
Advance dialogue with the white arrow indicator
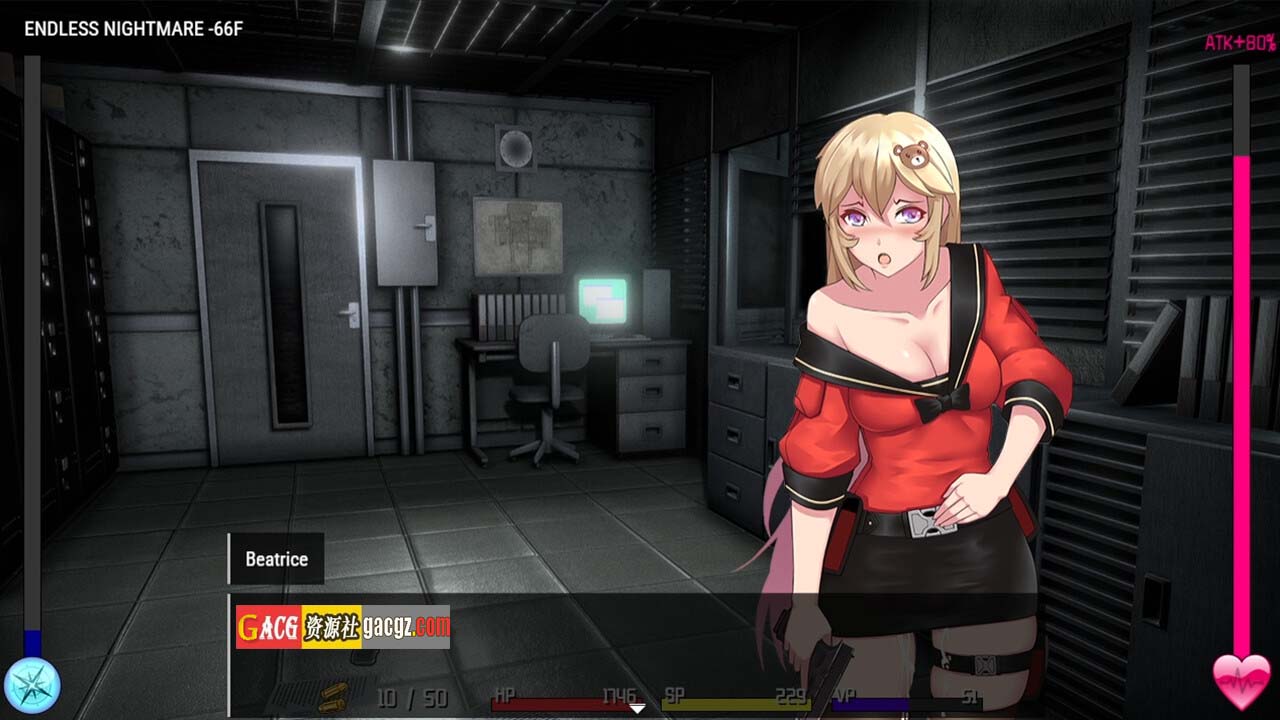click(x=637, y=709)
